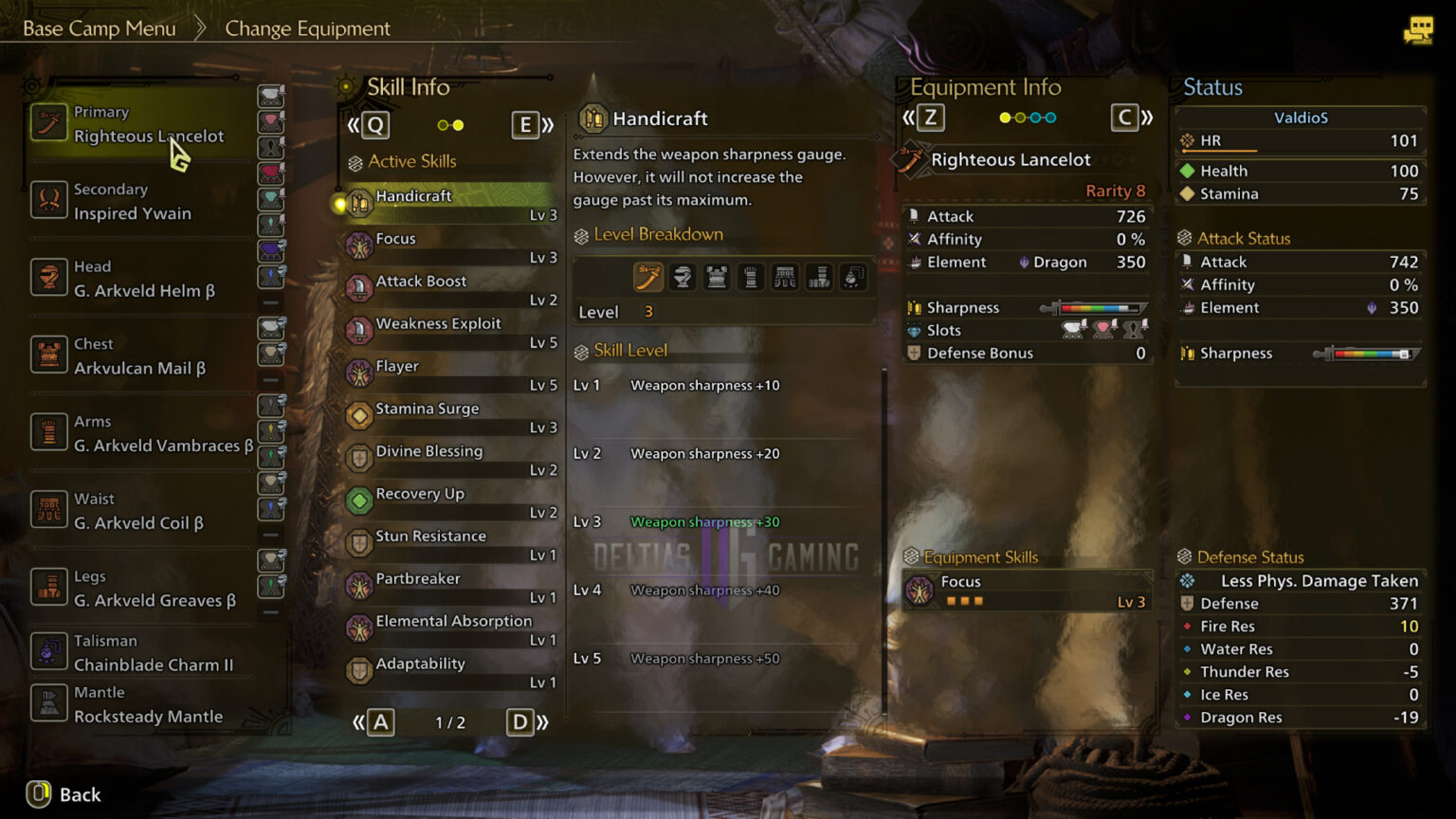The image size is (1456, 819).
Task: Select the G. Arkveld Helm head slot icon
Action: pos(48,279)
